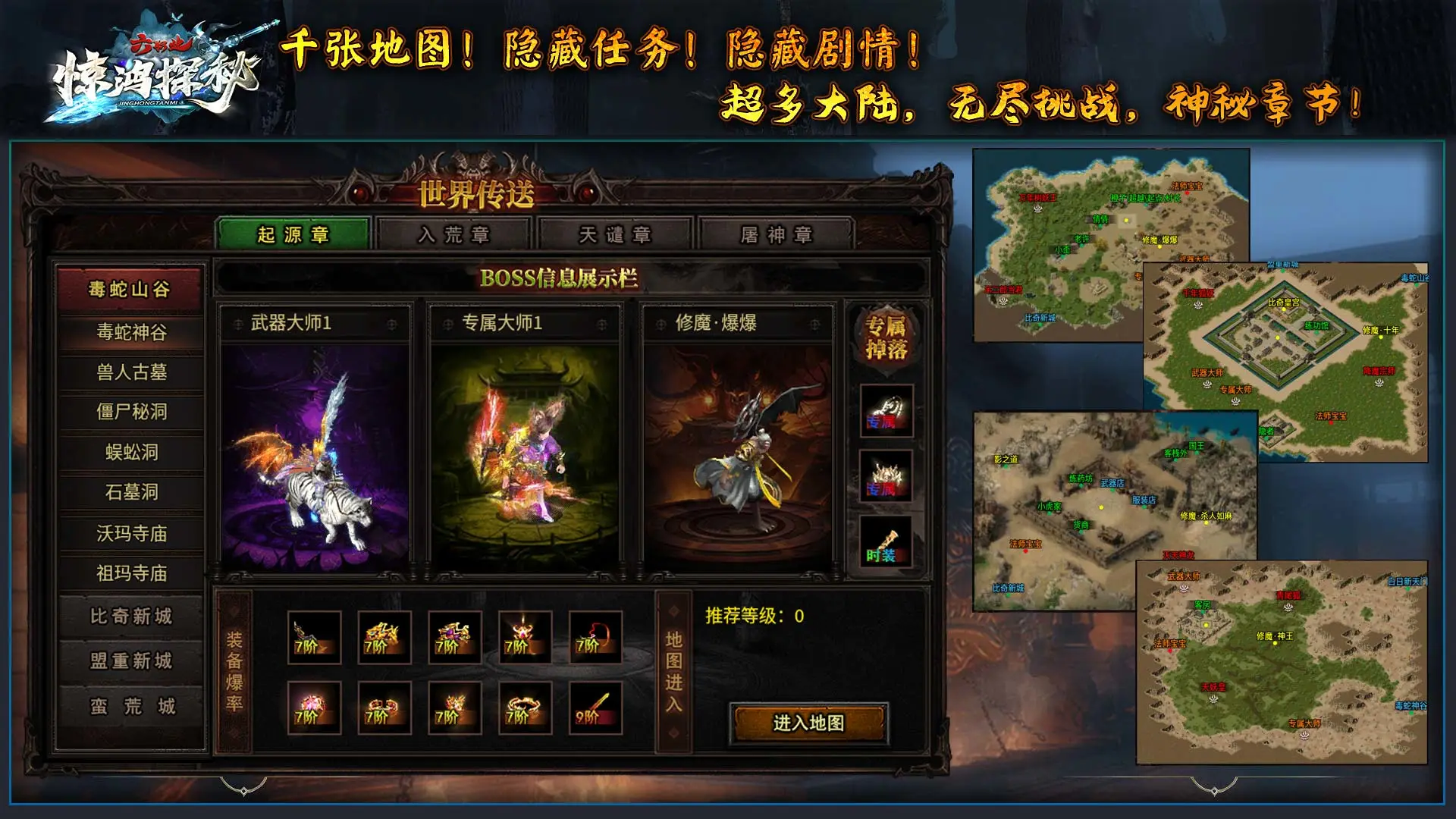This screenshot has height=819, width=1456.
Task: Open the 天谴章 chapter tab
Action: click(616, 235)
